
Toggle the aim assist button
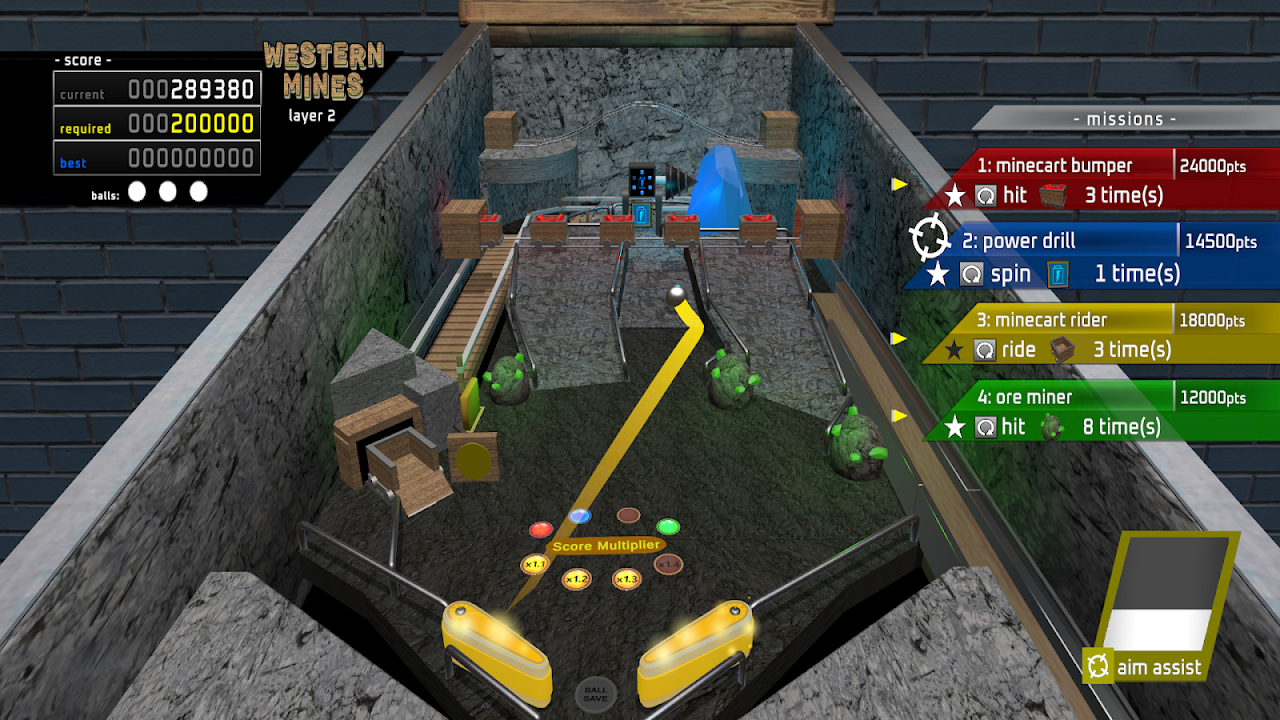pos(1157,666)
